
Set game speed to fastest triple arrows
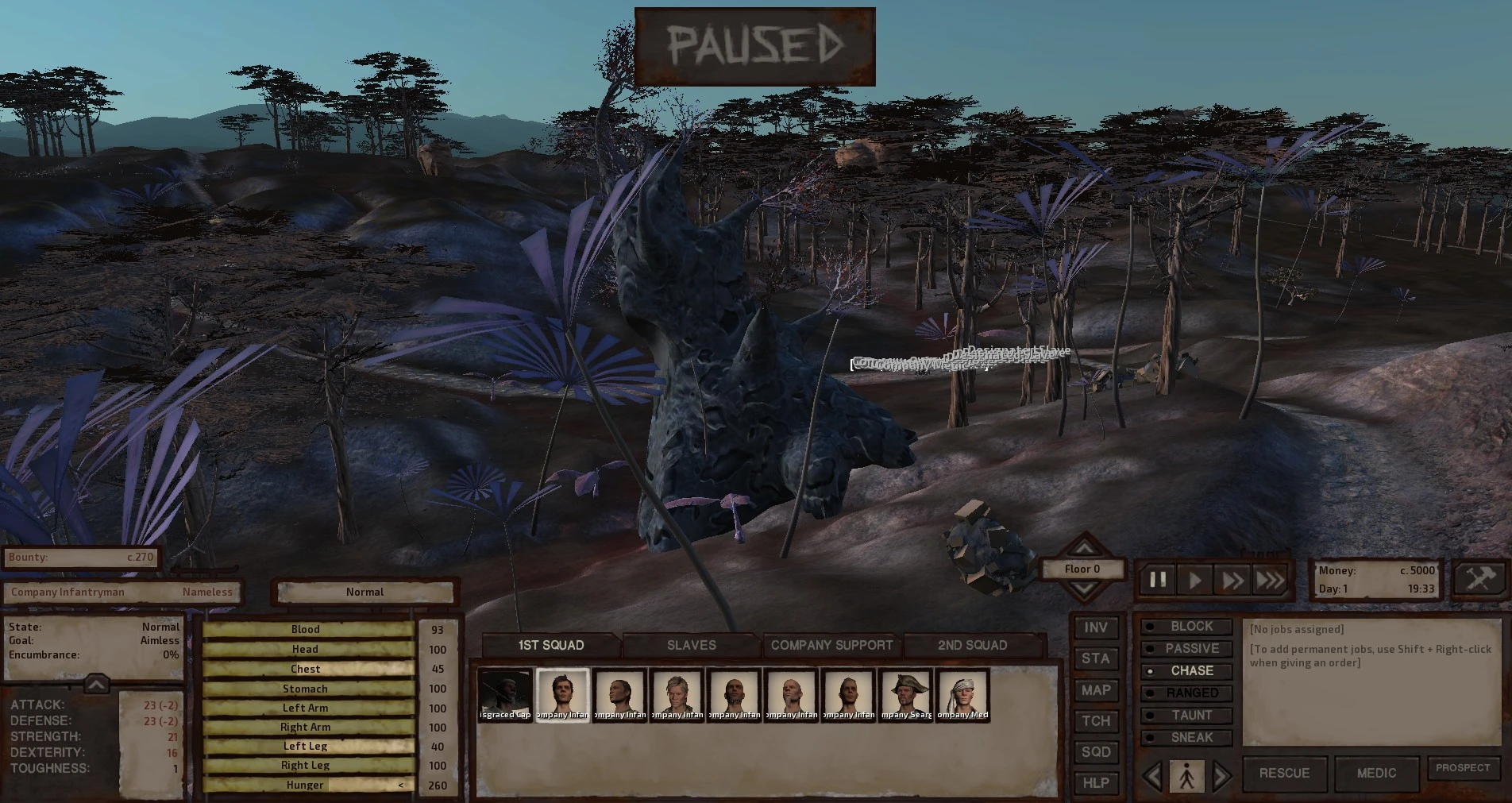pos(1270,581)
